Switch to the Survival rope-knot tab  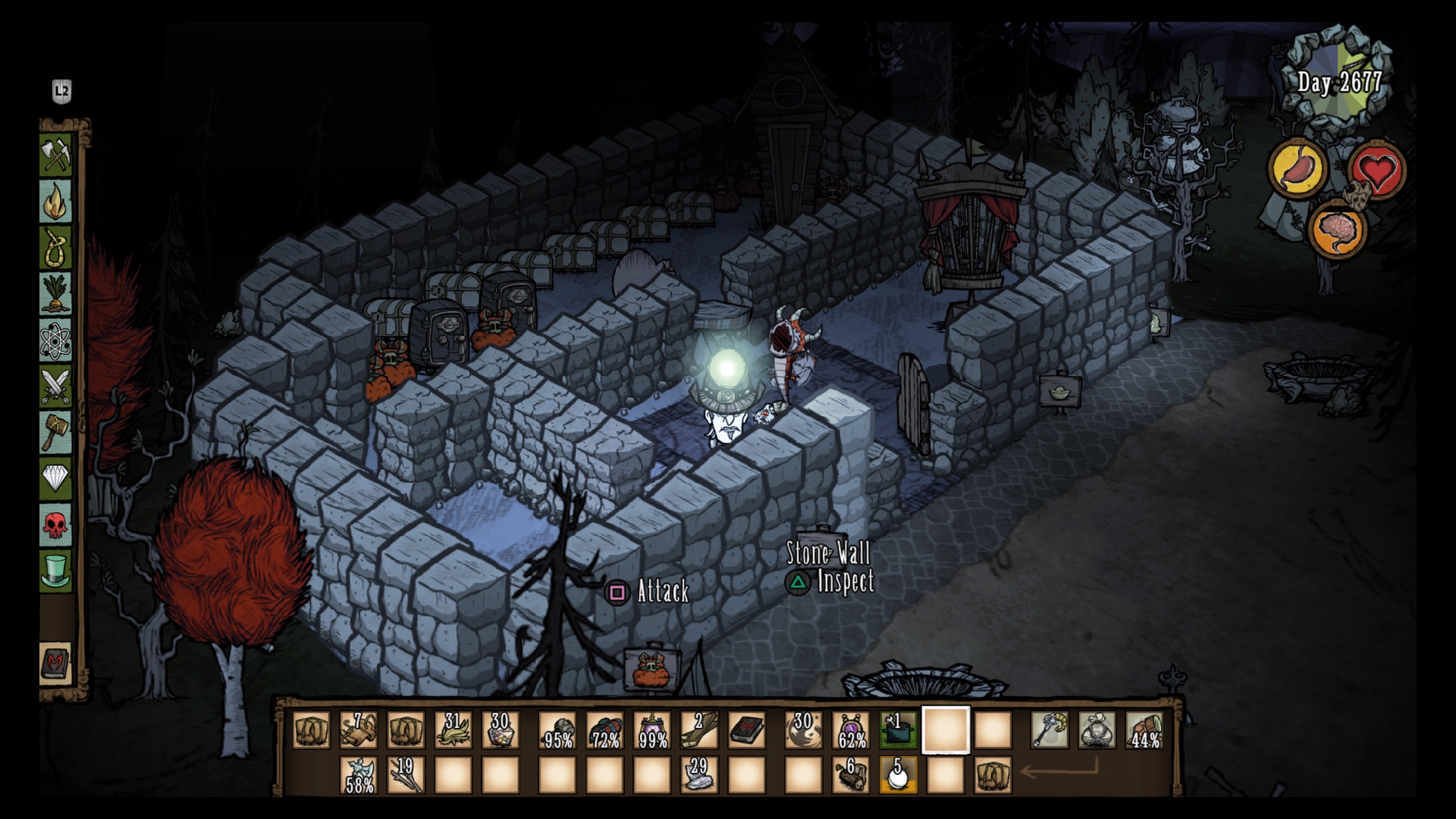click(56, 248)
